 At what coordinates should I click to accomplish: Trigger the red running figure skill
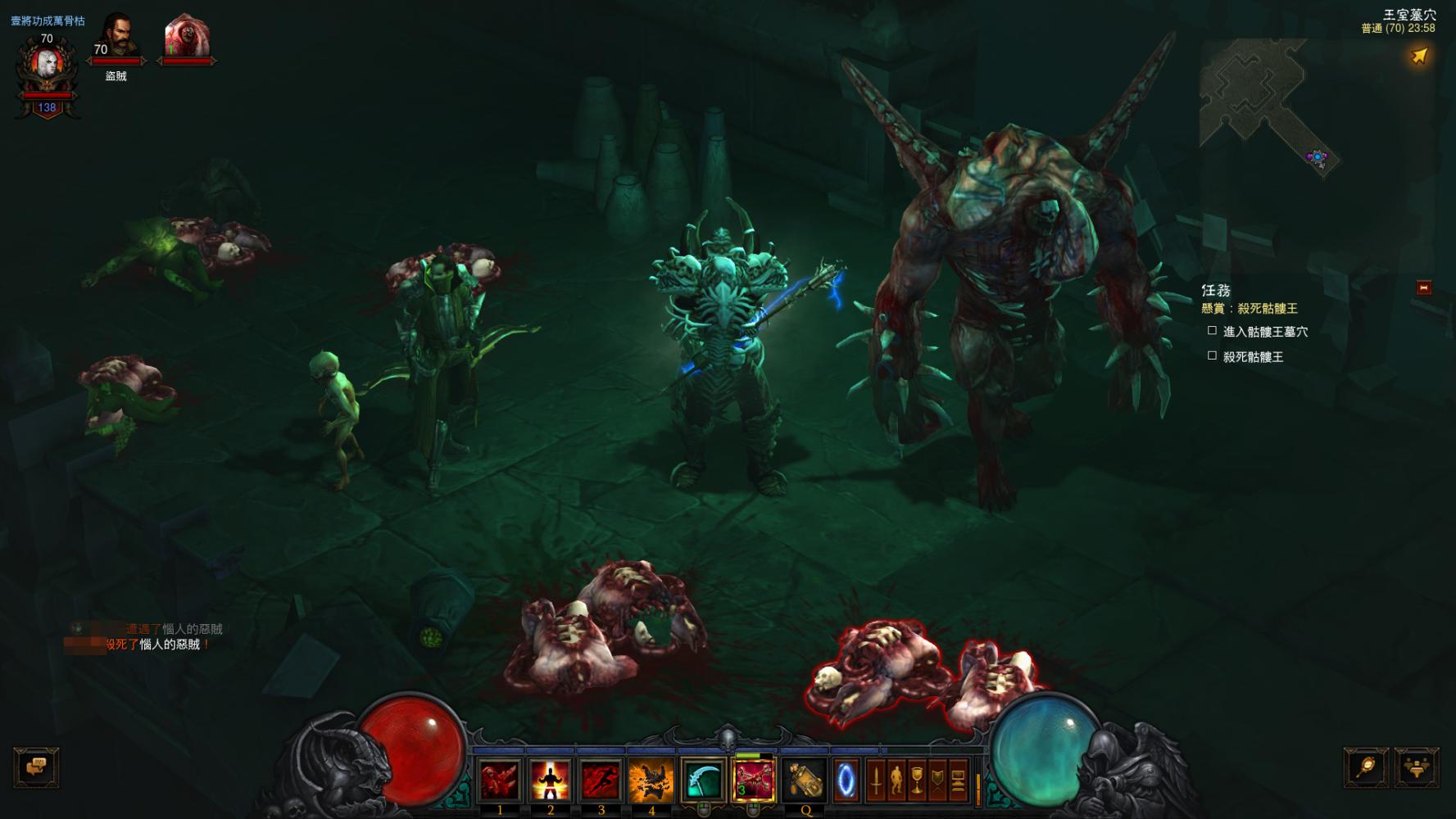click(x=601, y=779)
